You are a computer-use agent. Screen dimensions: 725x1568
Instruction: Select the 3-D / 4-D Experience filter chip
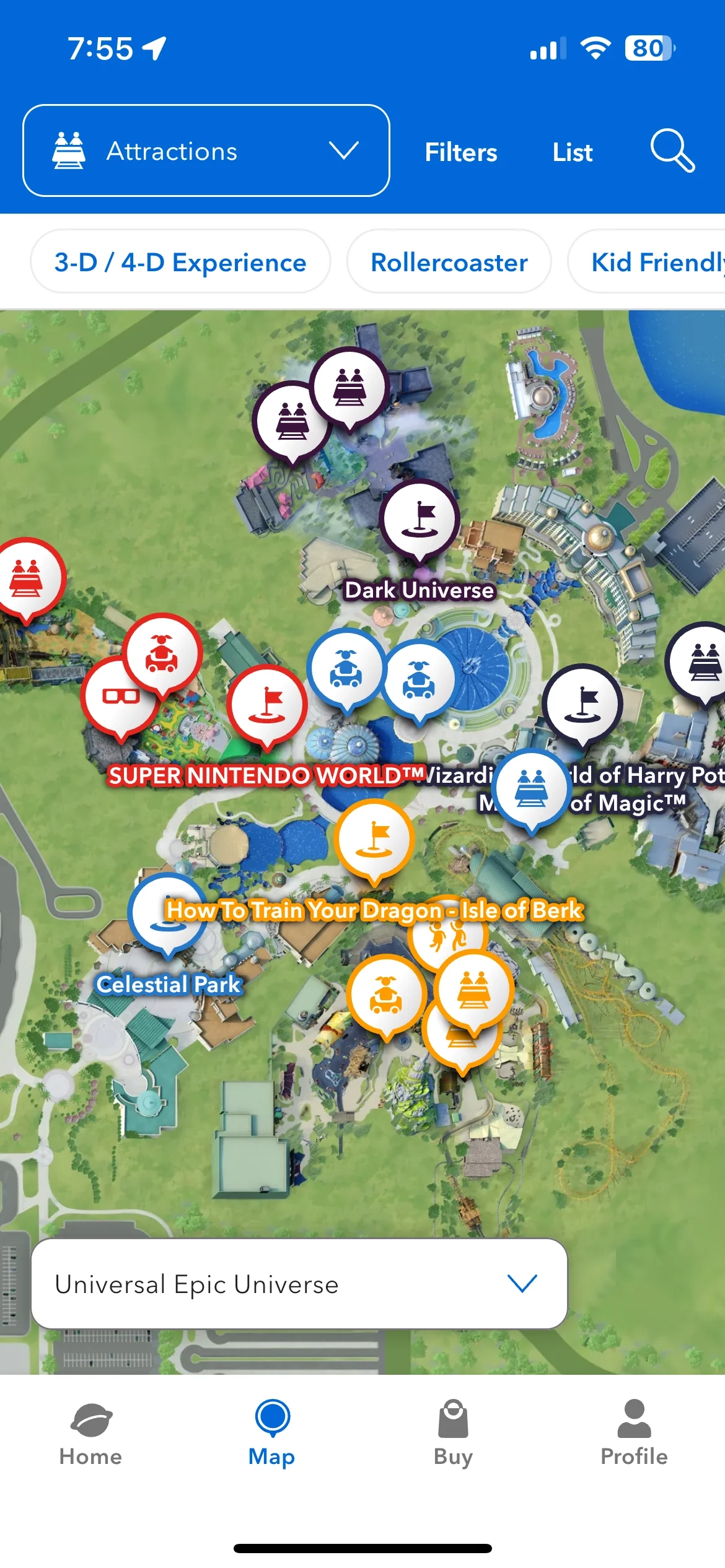(x=180, y=262)
